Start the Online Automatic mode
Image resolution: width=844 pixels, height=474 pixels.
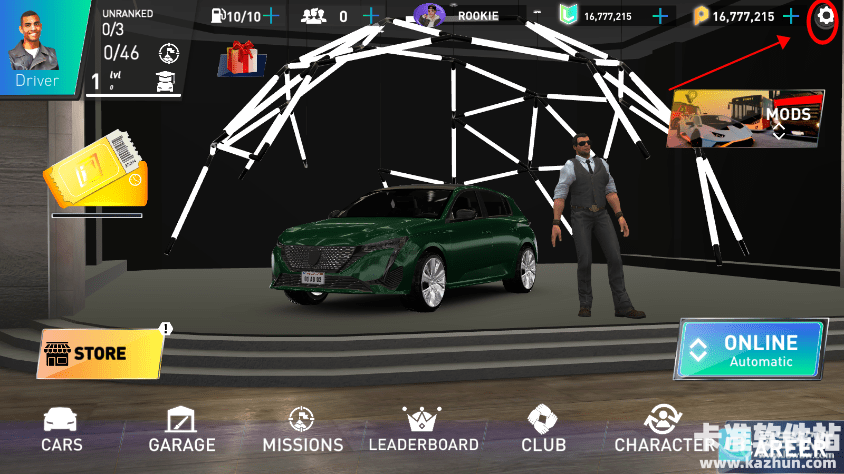coord(750,350)
